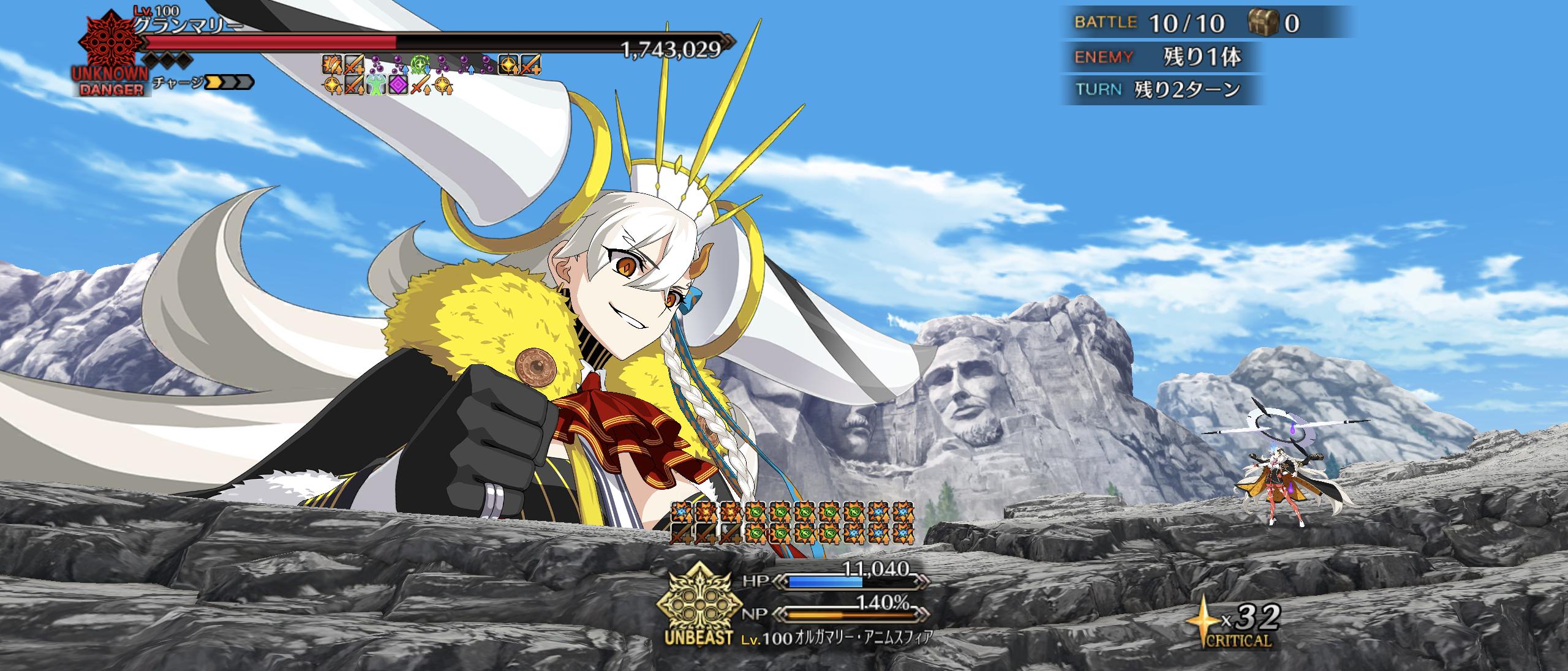This screenshot has width=1568, height=671.
Task: Inspect the green flexing figure buff icon
Action: coord(376,84)
